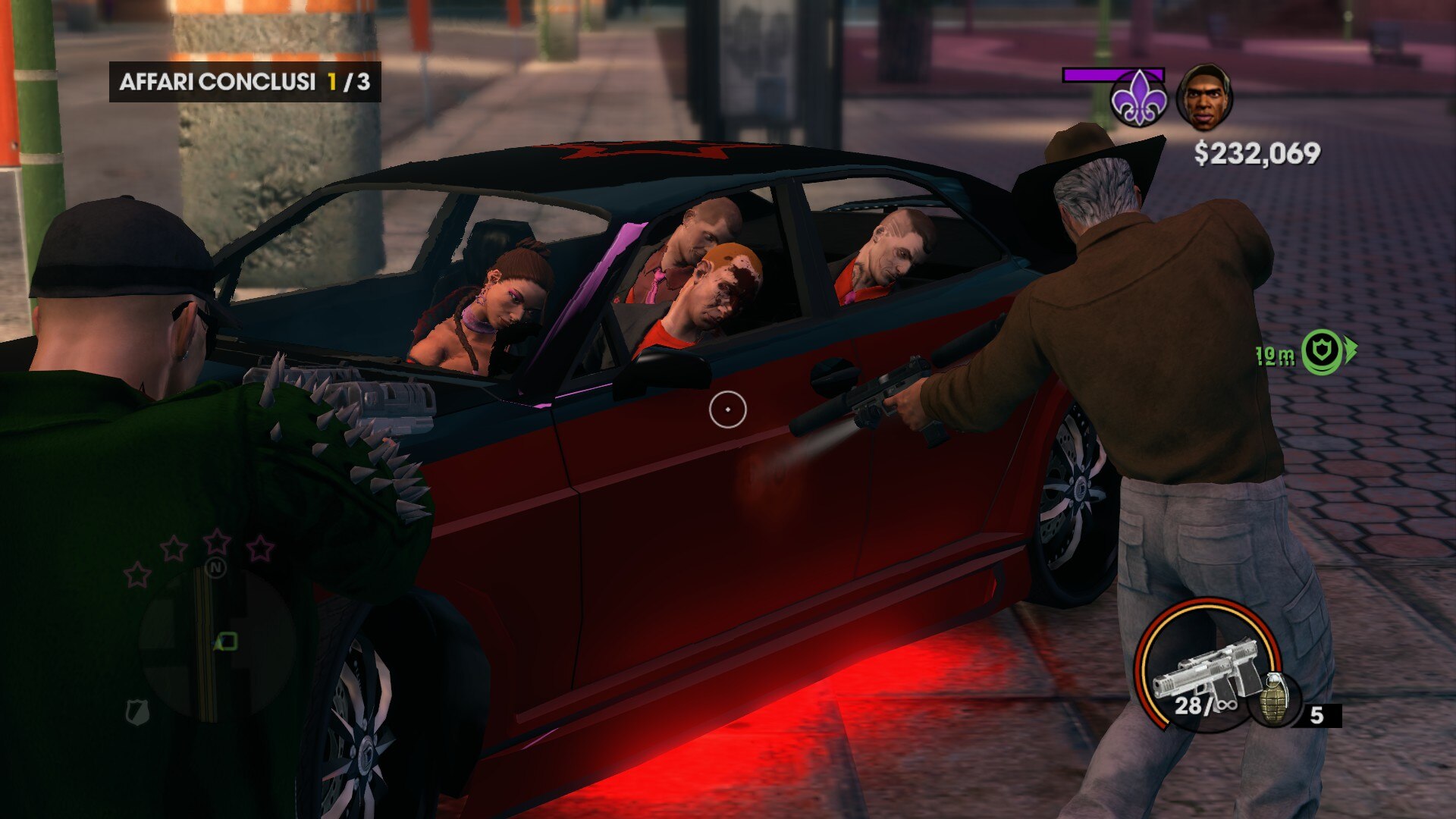
Task: Choose the grenade icon
Action: [x=1276, y=698]
